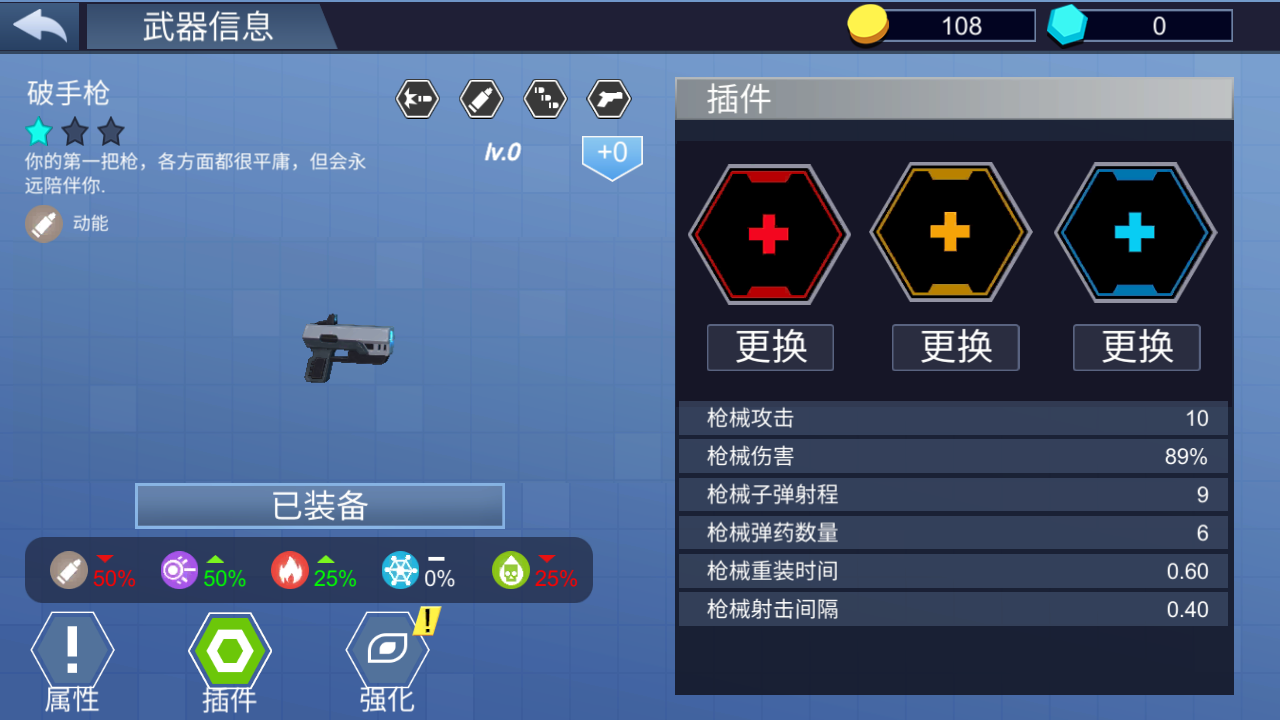Select the pistol hexagon icon

pos(609,99)
